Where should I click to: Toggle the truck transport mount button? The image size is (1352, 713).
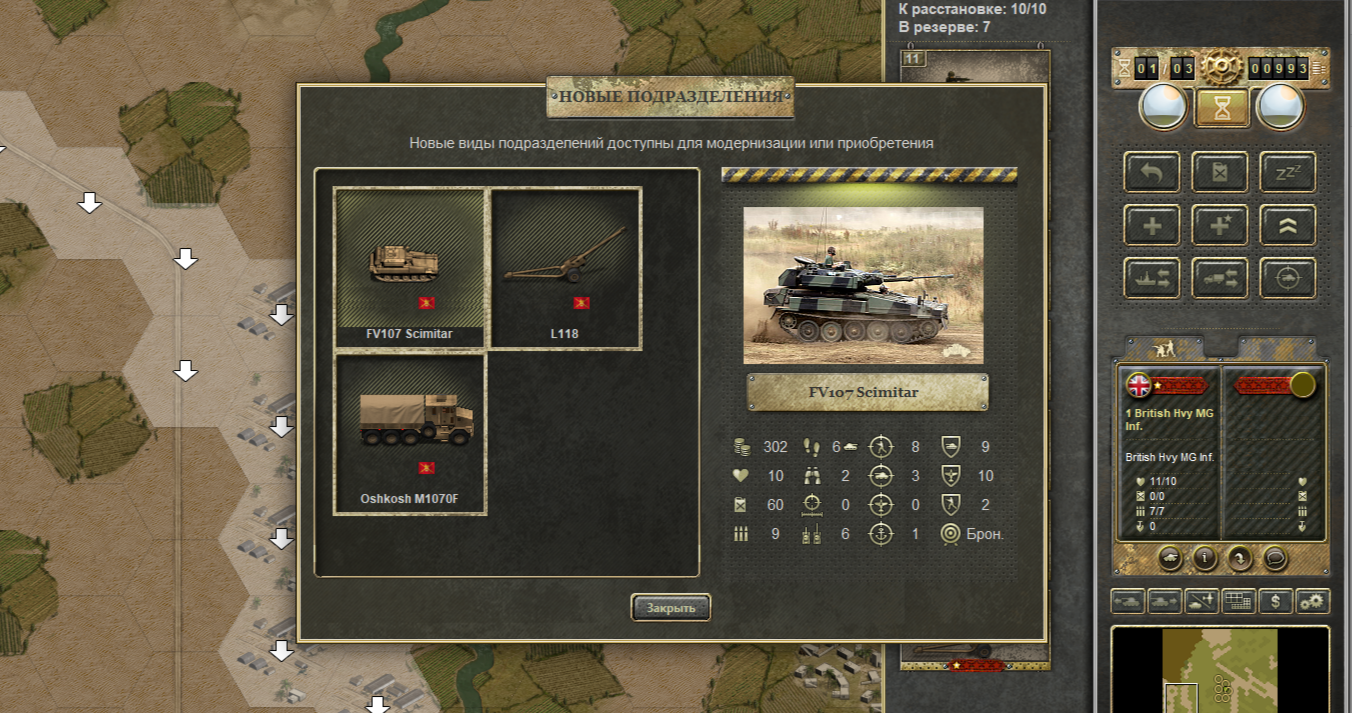[1219, 278]
